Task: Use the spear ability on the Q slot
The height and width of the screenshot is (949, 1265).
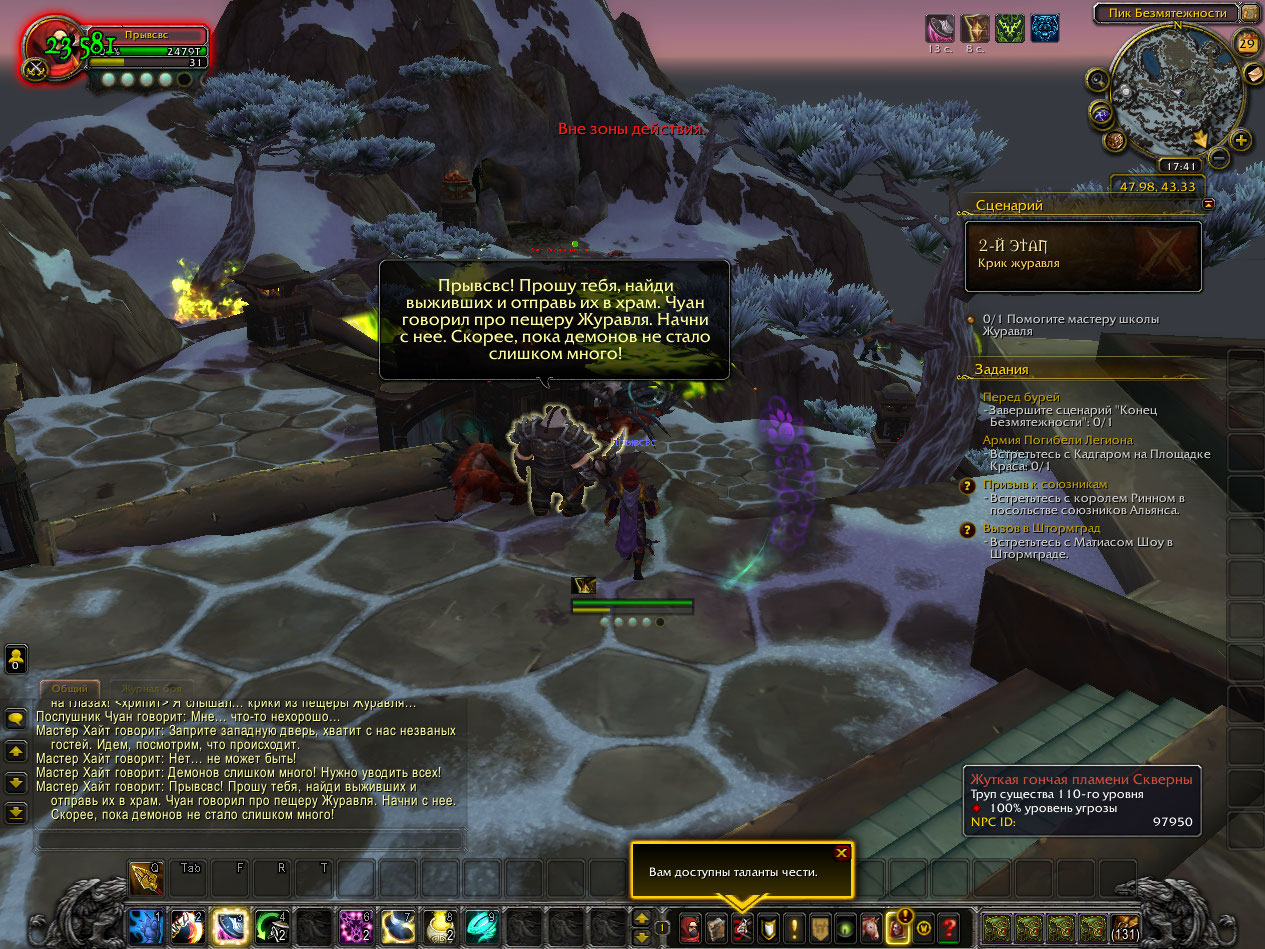Action: click(x=146, y=879)
